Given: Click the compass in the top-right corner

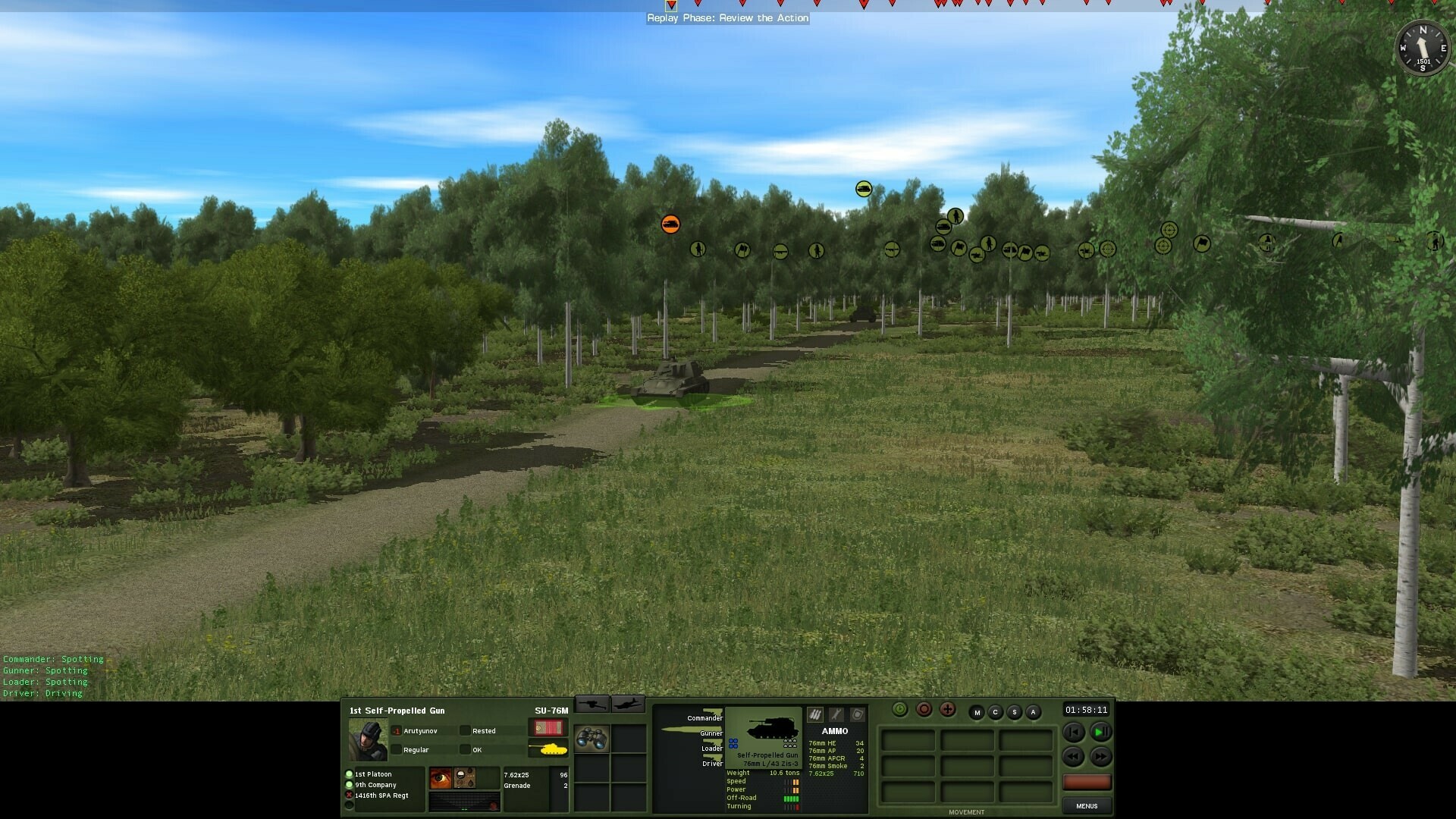Looking at the screenshot, I should point(1422,49).
